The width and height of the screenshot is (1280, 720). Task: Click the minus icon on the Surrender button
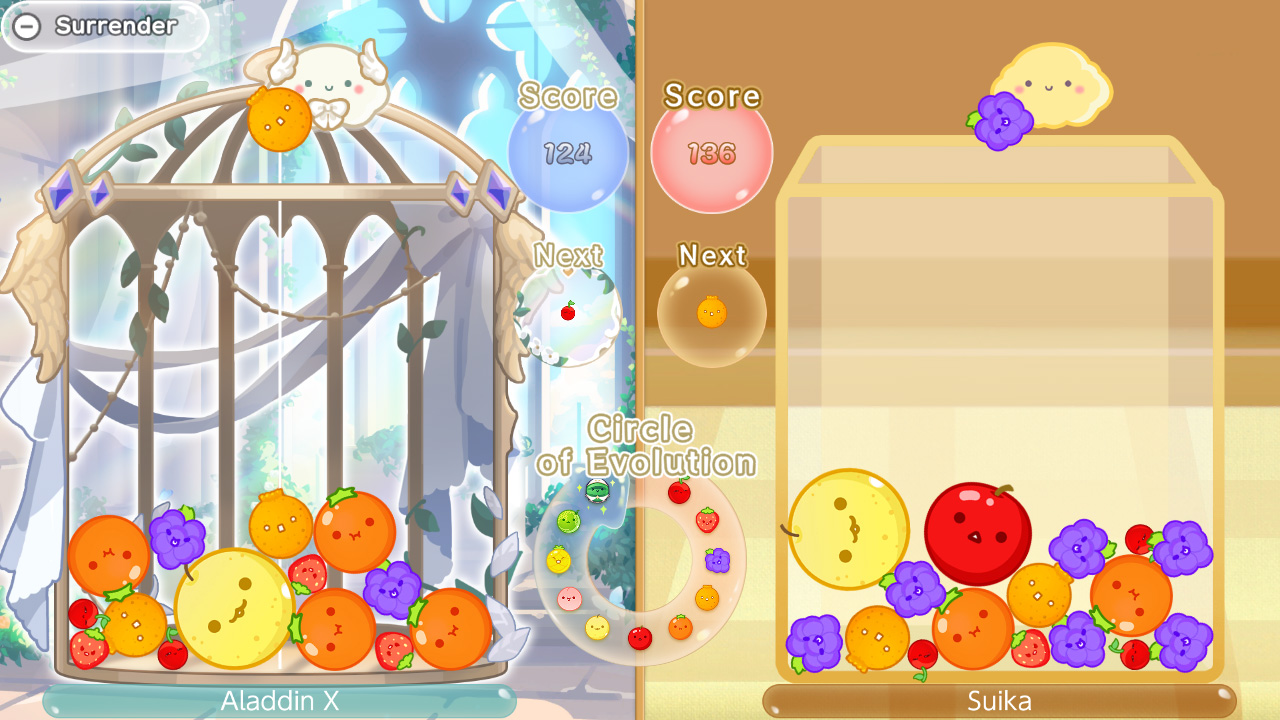click(27, 27)
